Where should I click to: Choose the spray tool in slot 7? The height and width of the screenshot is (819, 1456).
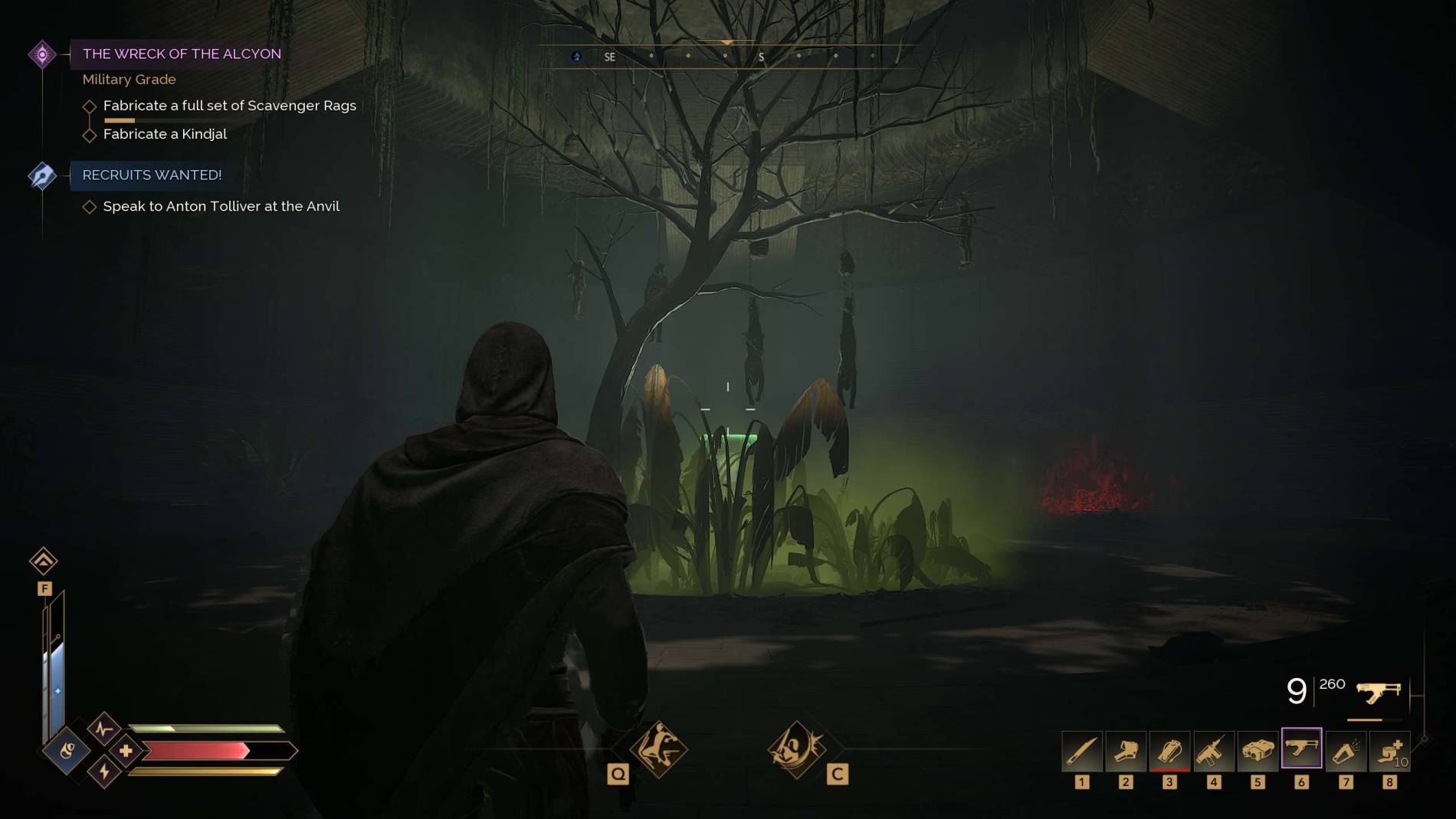click(1346, 750)
